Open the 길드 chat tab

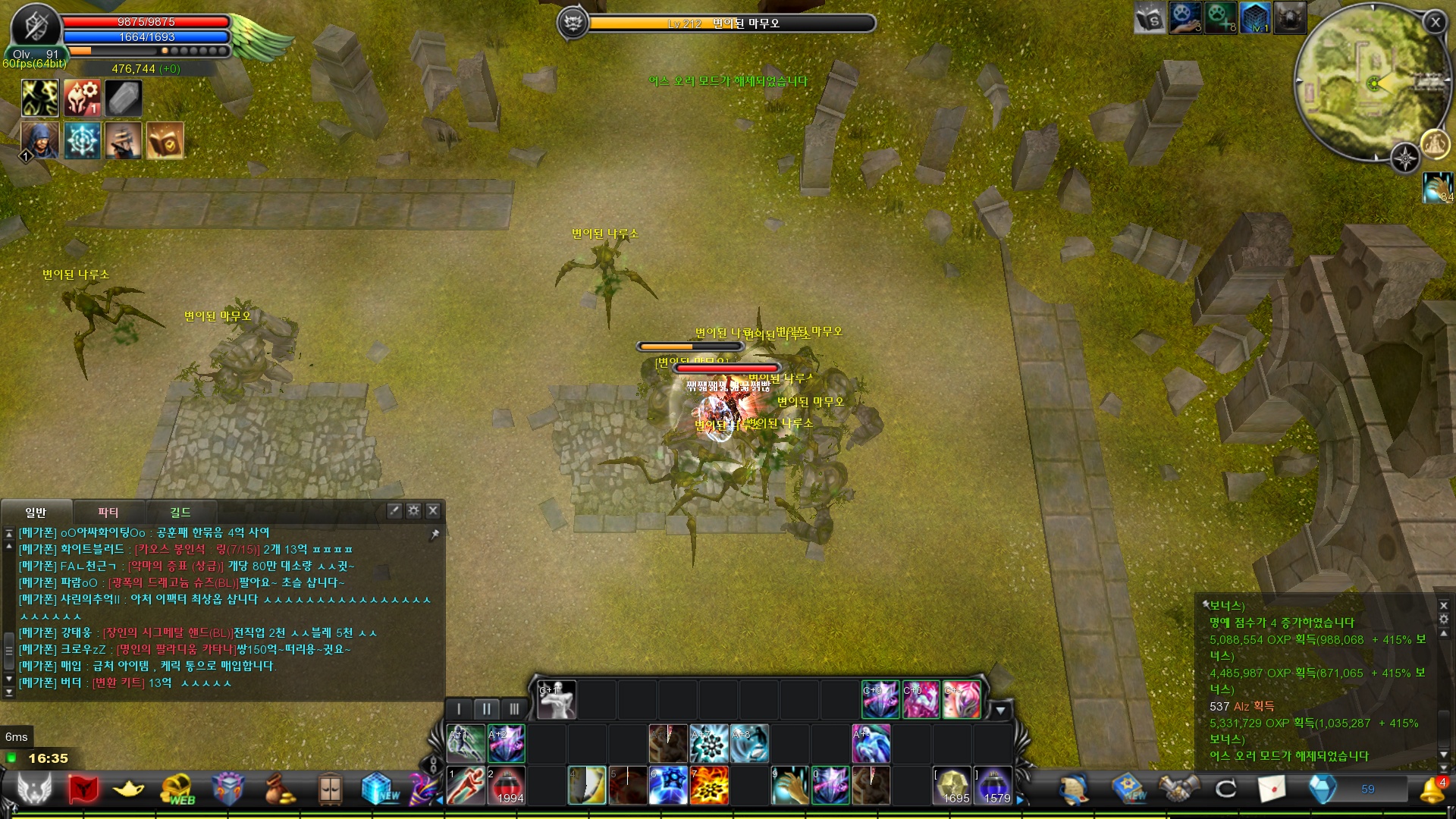pos(180,512)
